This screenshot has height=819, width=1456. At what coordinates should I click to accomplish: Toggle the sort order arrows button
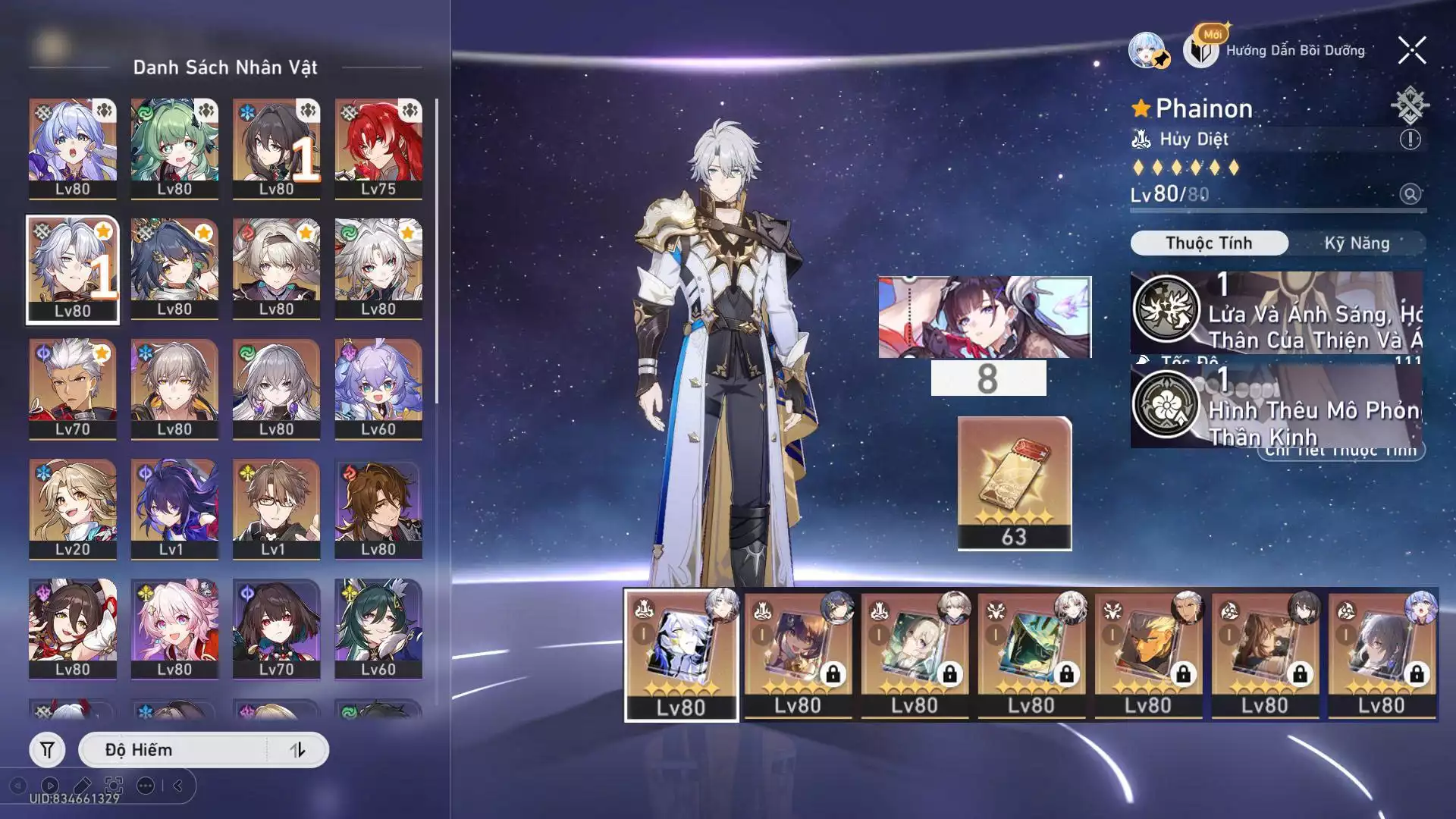coord(297,750)
